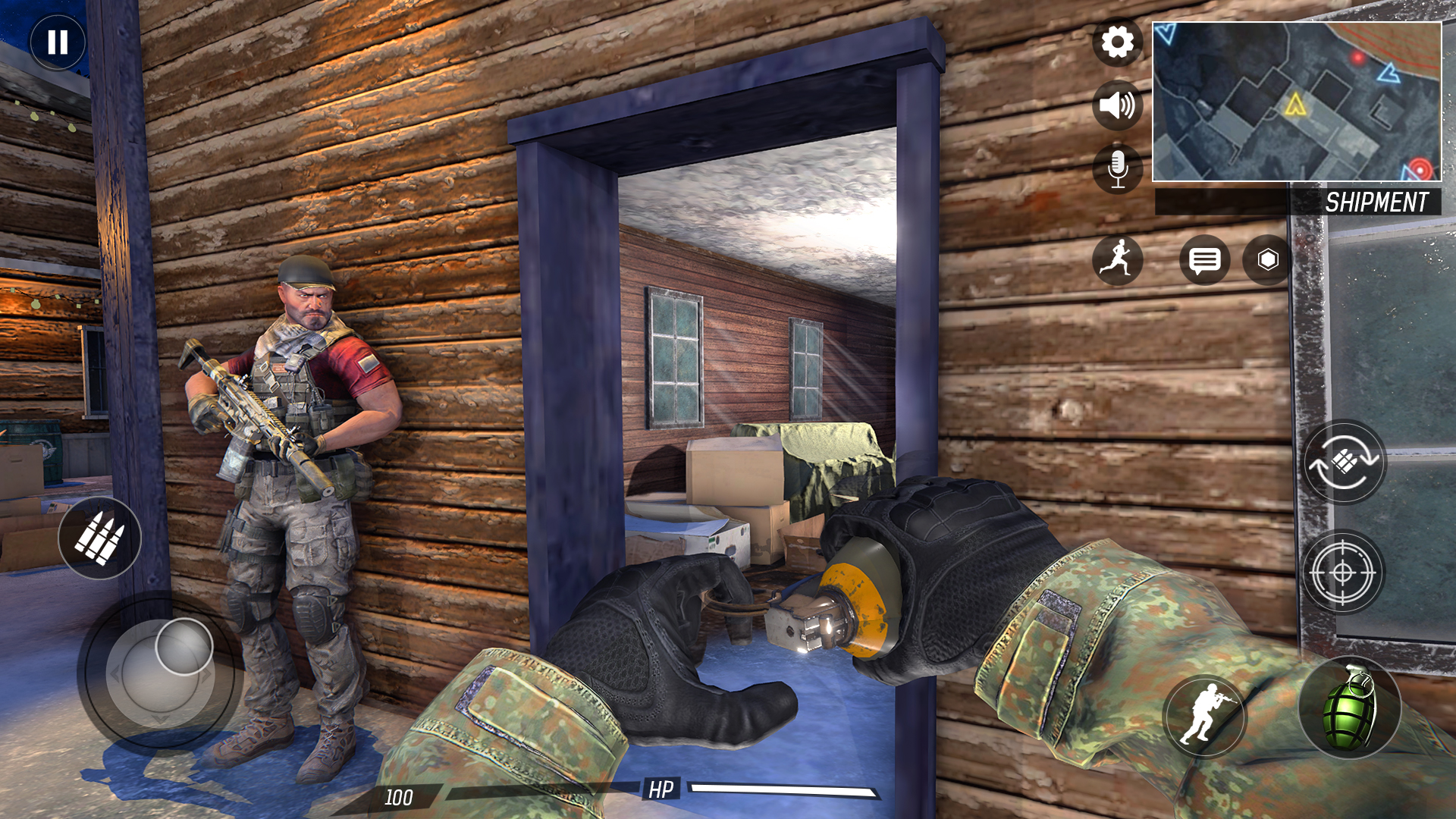
Task: Fire using the bullets icon
Action: click(102, 538)
